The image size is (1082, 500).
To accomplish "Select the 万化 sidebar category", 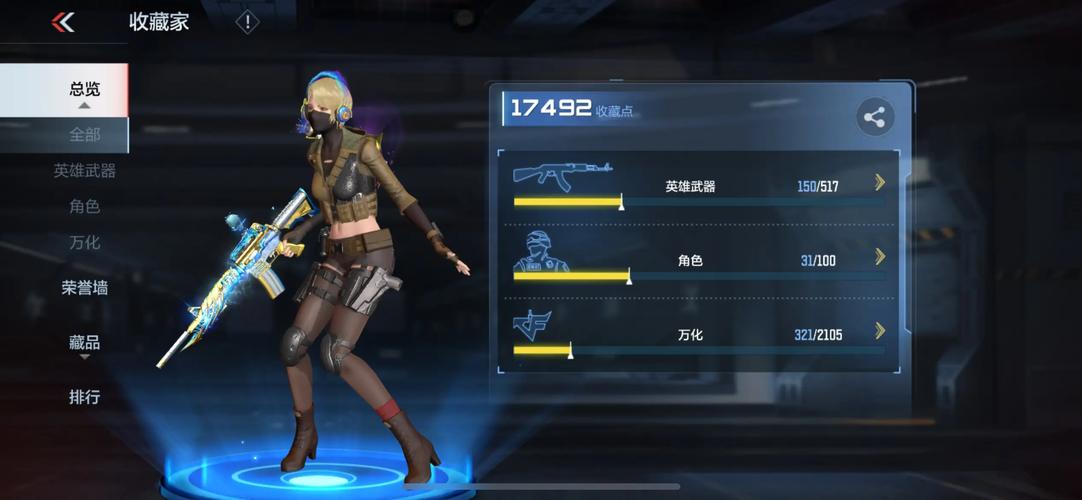I will 84,242.
